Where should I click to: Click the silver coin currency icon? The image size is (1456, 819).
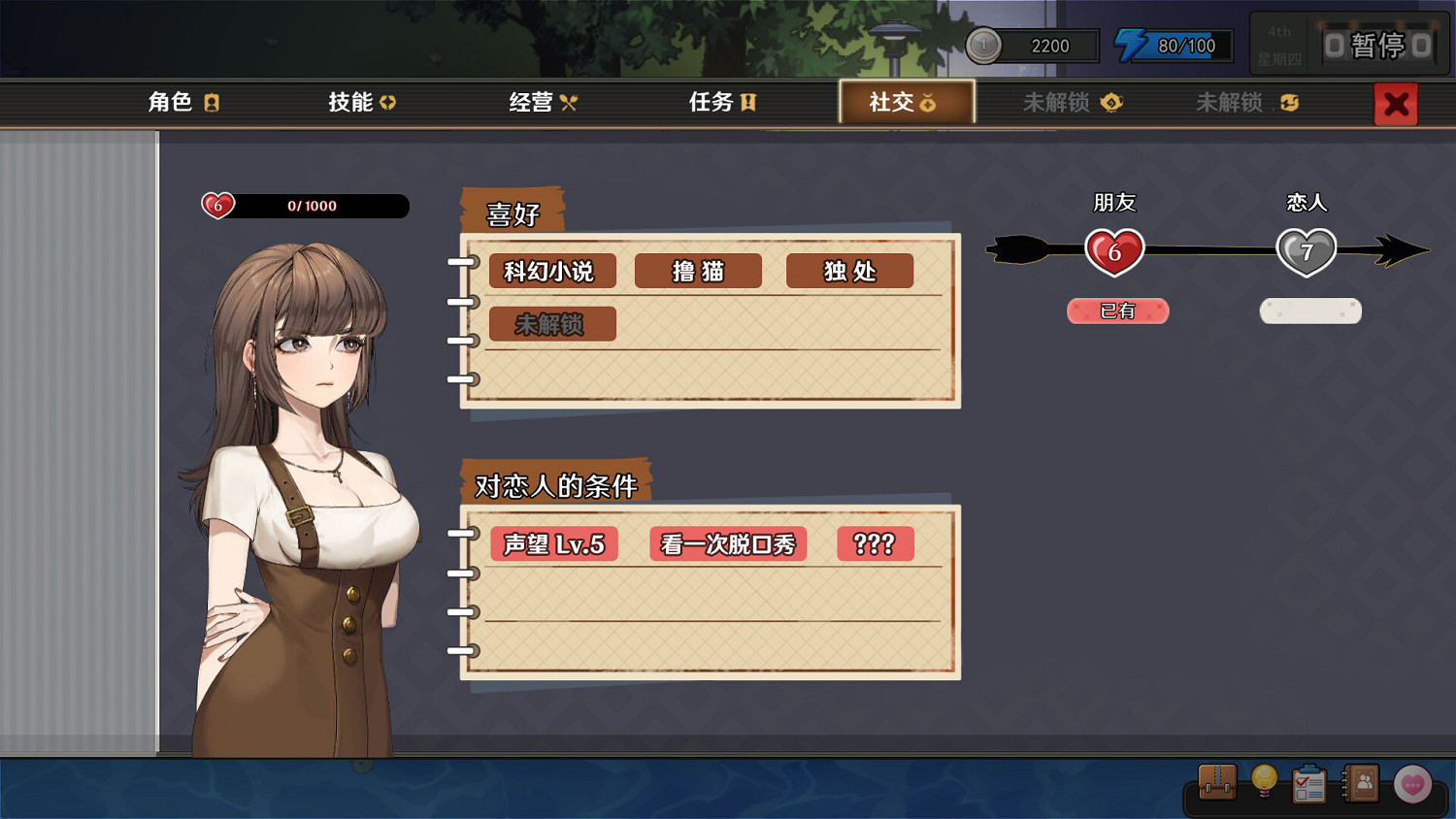[983, 44]
